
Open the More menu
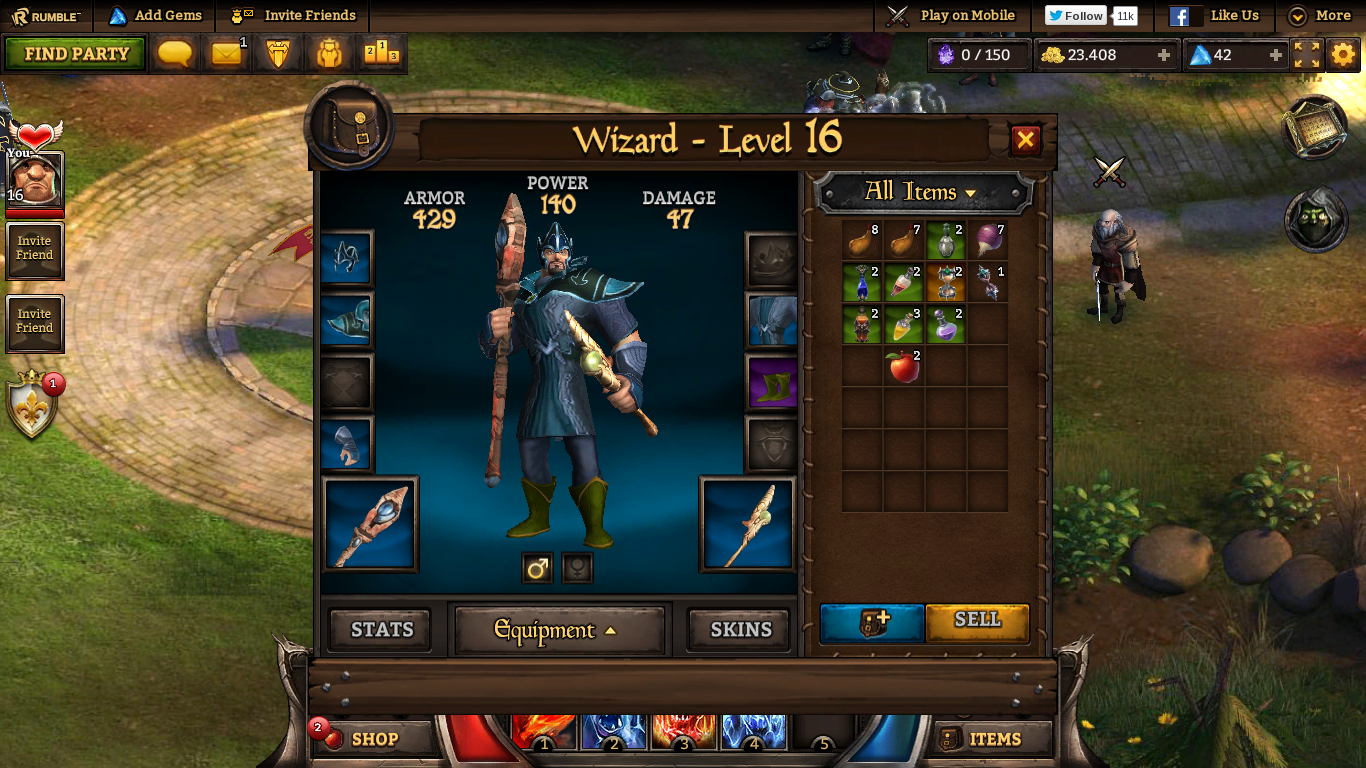[x=1319, y=16]
